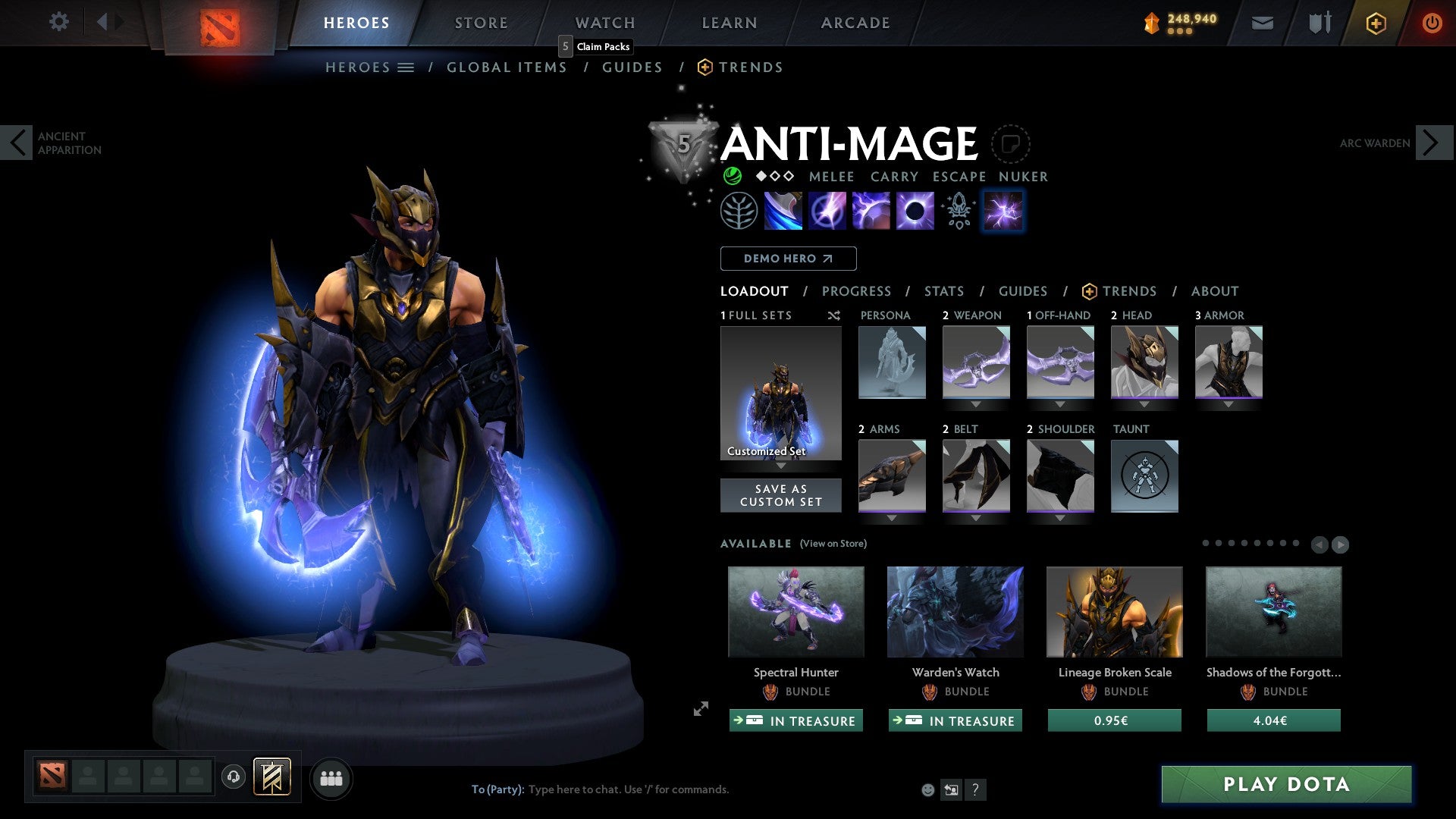Expand the Heroes hamburger menu

(x=406, y=67)
